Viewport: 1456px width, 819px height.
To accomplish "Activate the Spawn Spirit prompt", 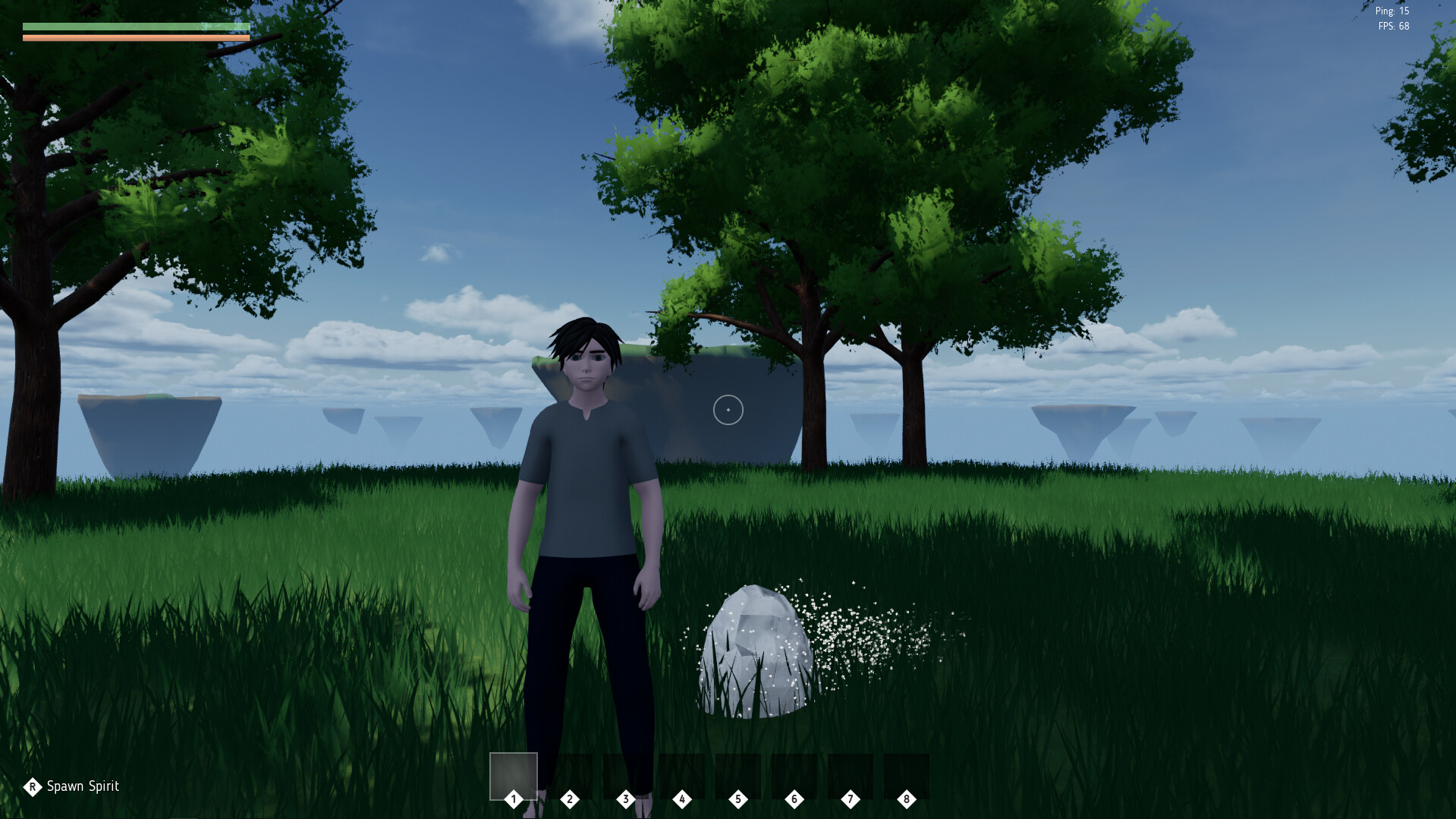I will click(72, 786).
